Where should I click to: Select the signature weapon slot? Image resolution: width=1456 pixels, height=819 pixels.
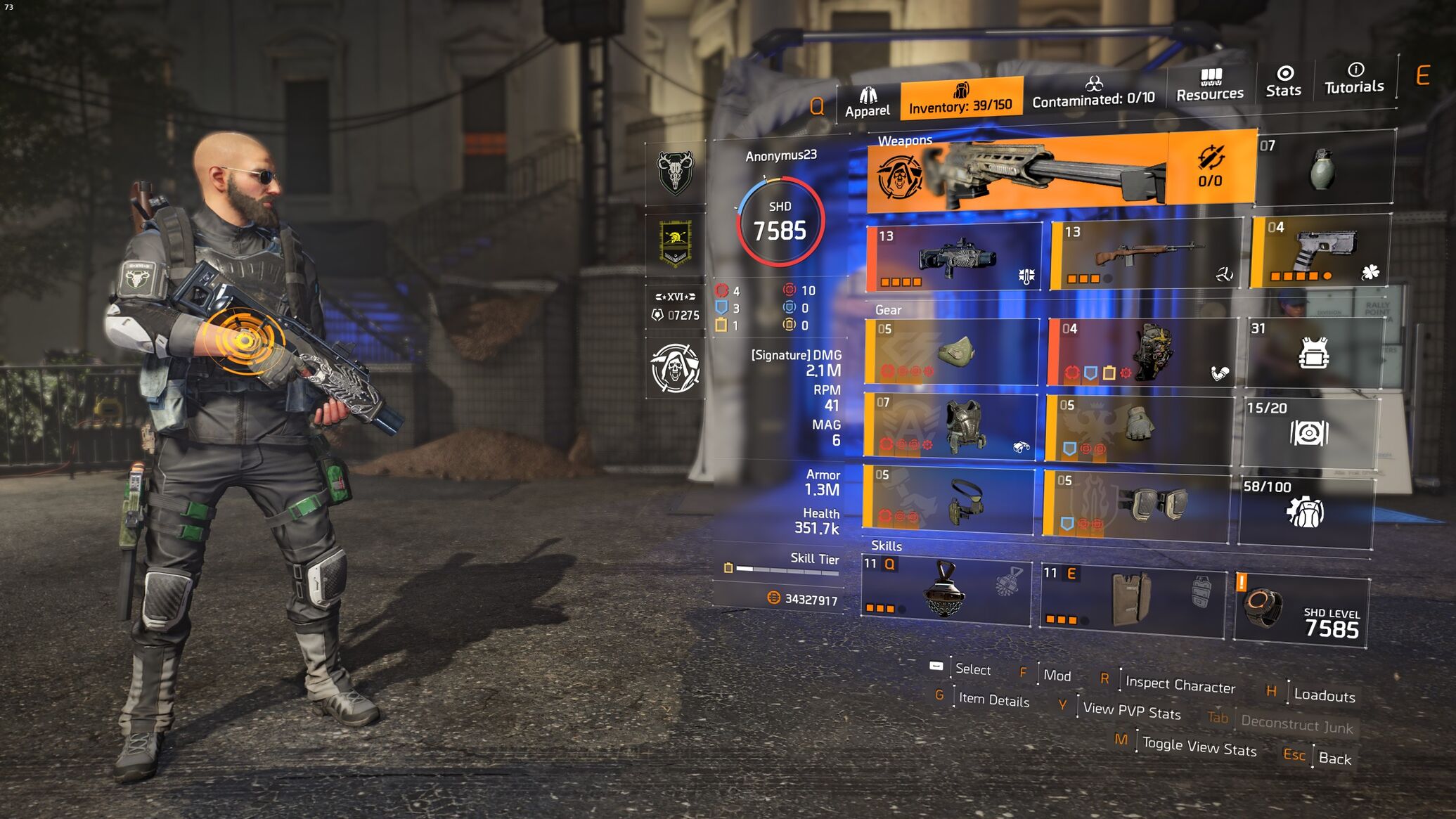point(1017,173)
